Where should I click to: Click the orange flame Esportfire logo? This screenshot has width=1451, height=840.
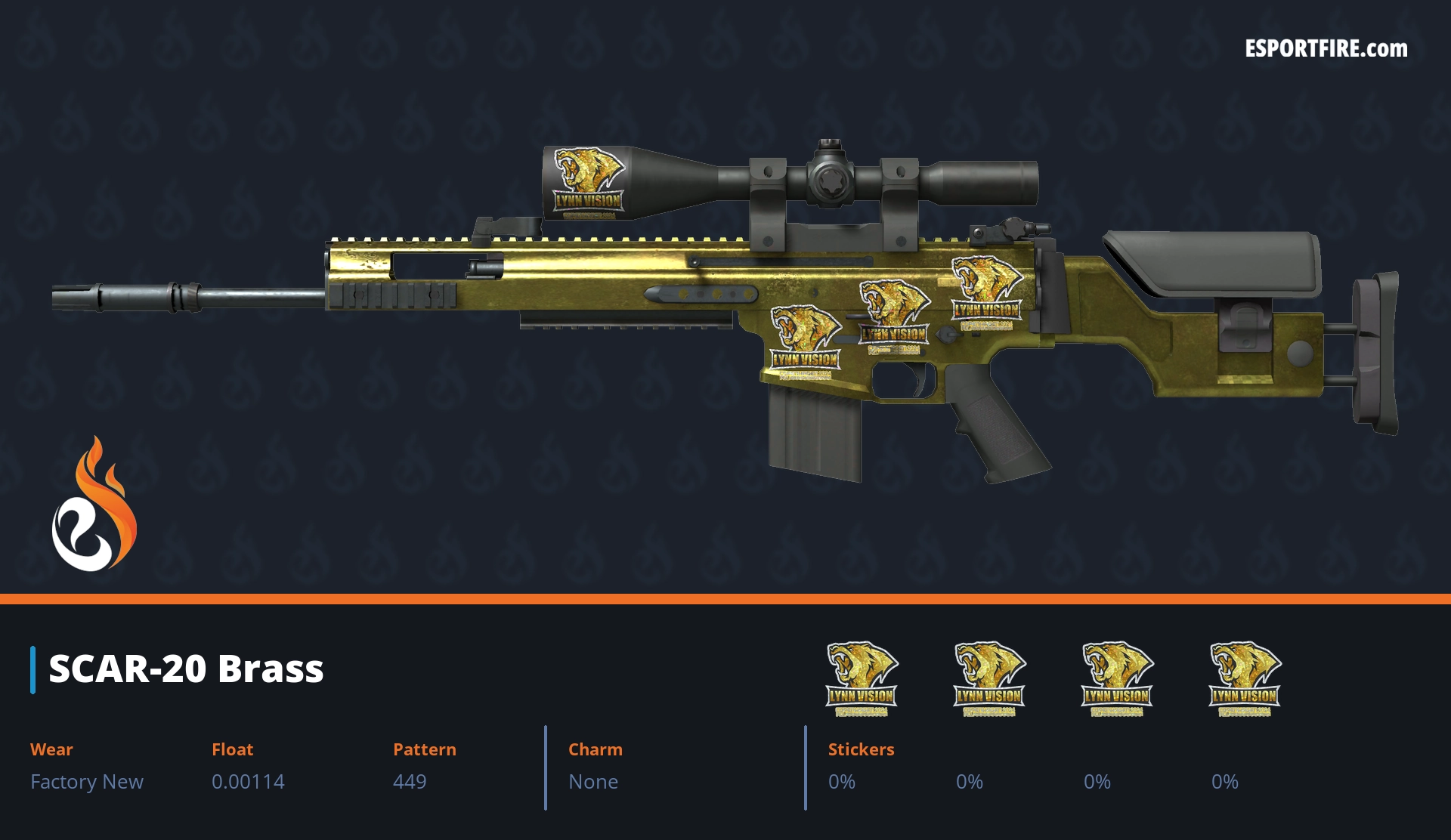(94, 505)
